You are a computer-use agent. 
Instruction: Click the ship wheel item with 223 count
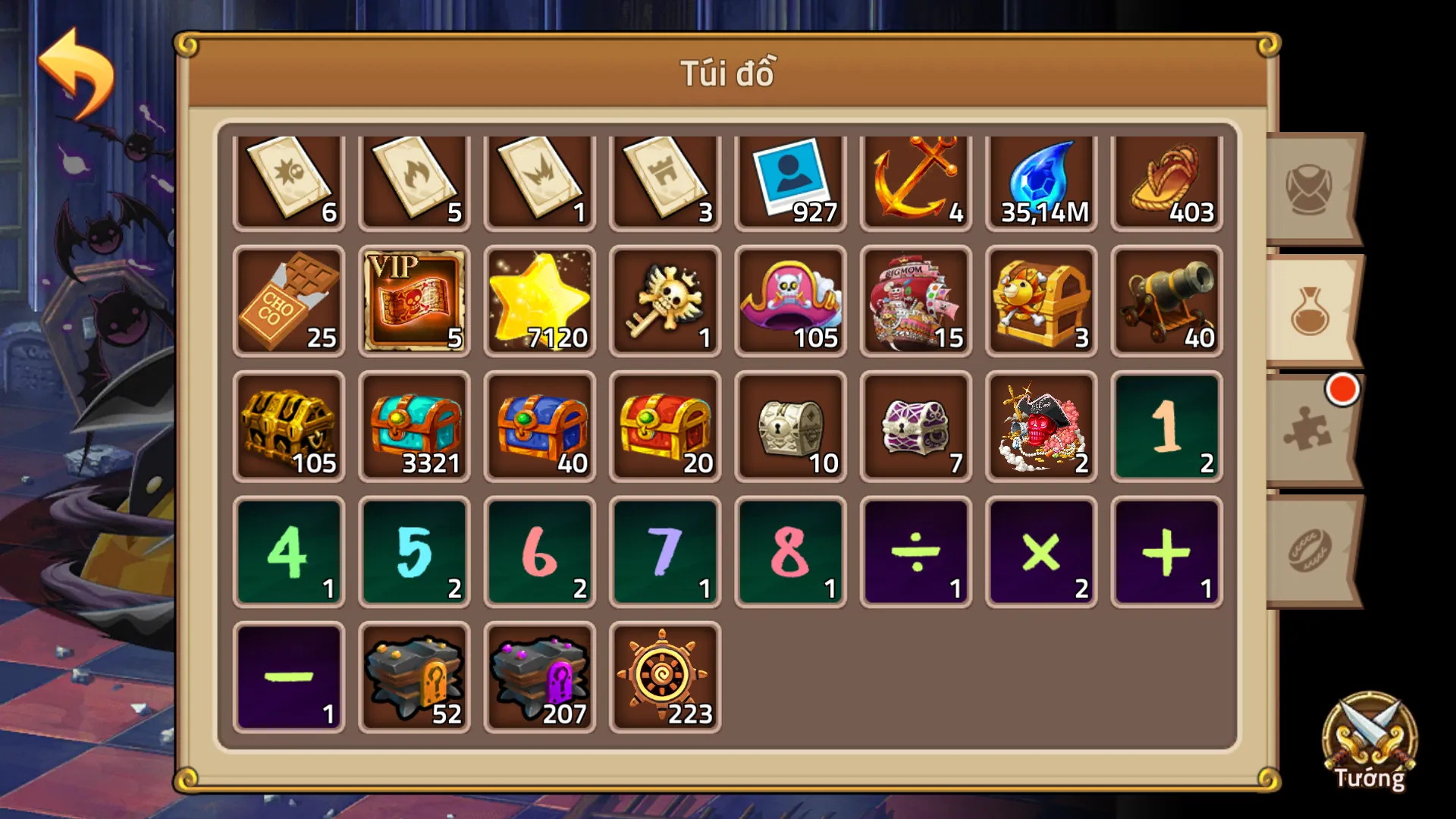click(x=664, y=675)
